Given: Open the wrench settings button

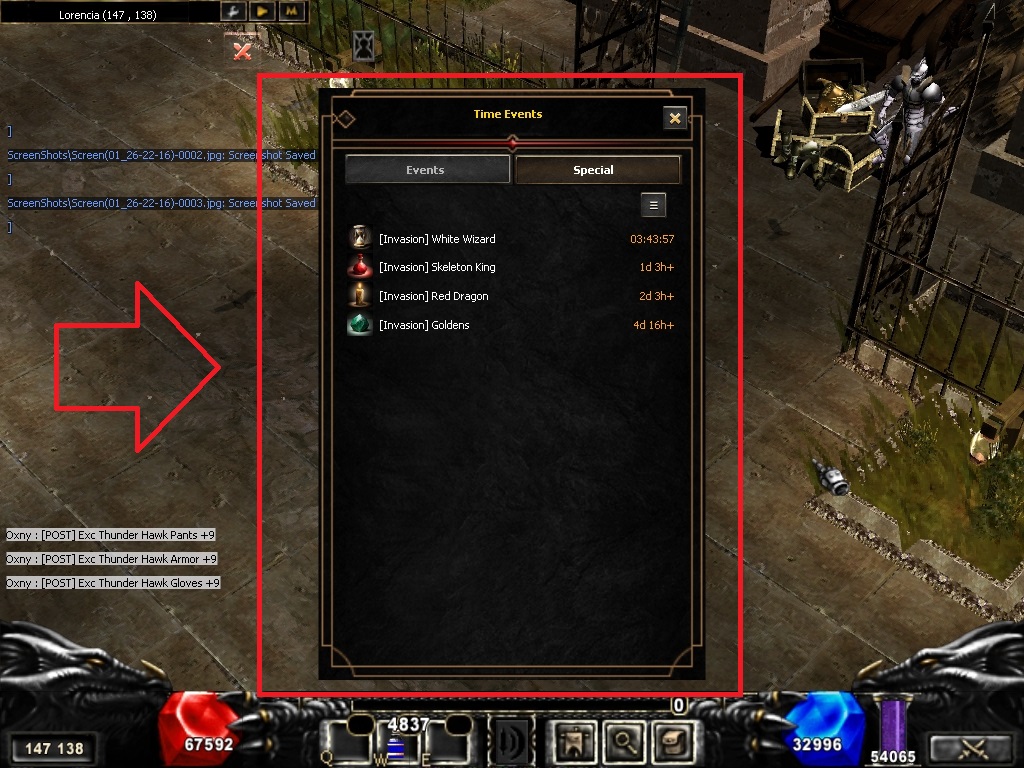Looking at the screenshot, I should coord(233,11).
